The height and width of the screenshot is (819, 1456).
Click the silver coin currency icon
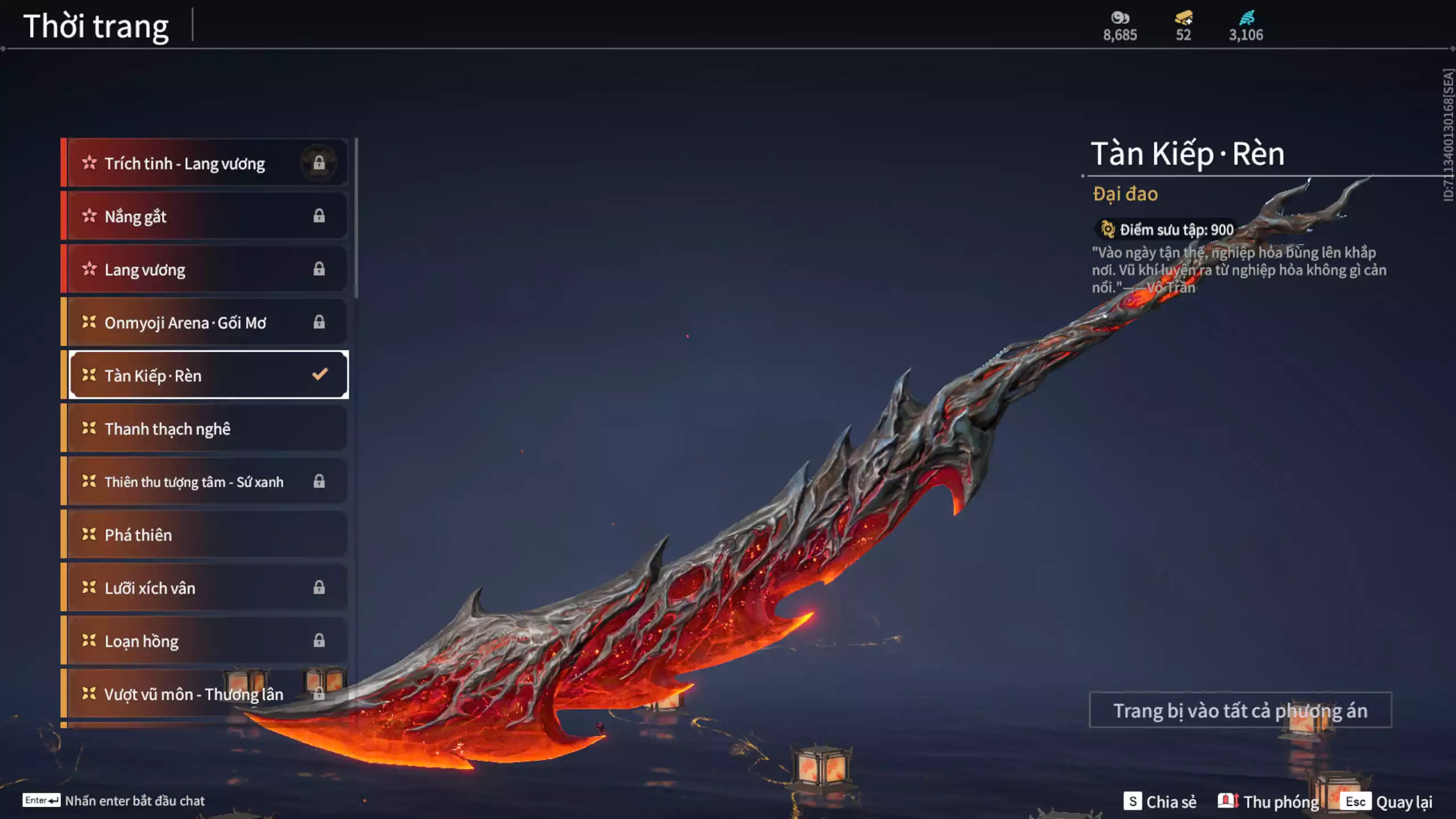point(1120,18)
